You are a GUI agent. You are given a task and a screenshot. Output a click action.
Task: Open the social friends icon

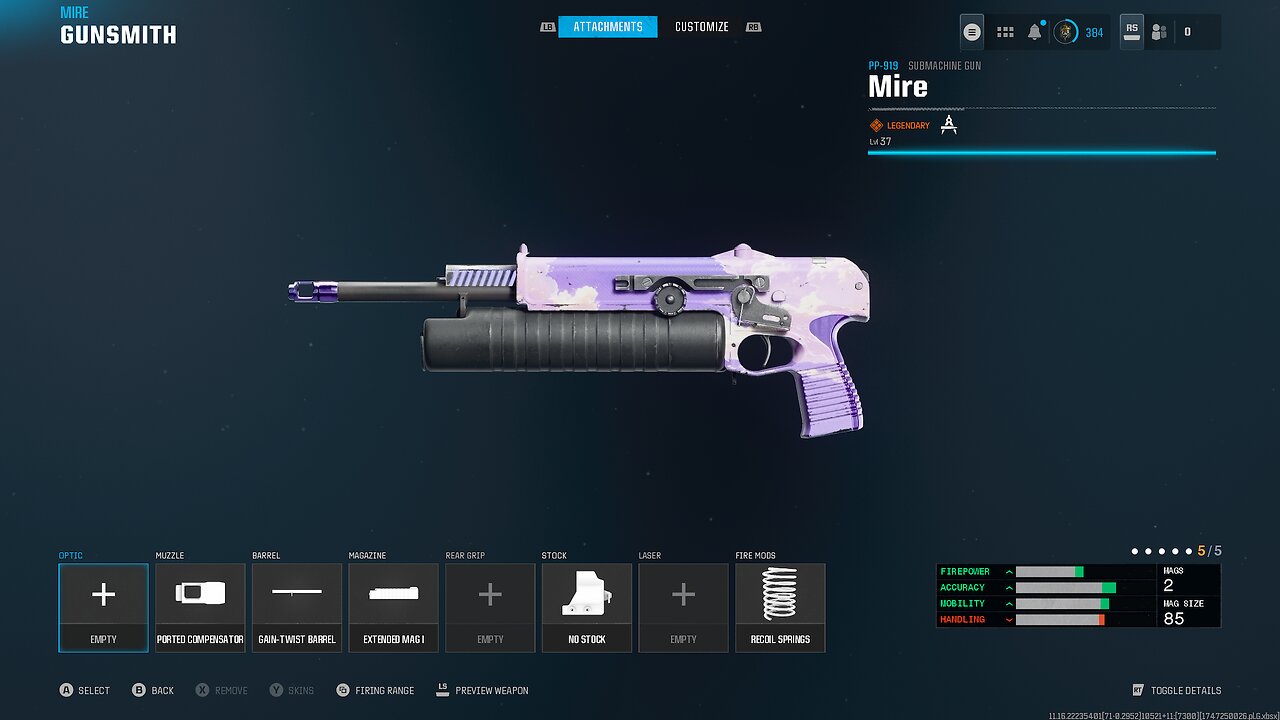1159,32
